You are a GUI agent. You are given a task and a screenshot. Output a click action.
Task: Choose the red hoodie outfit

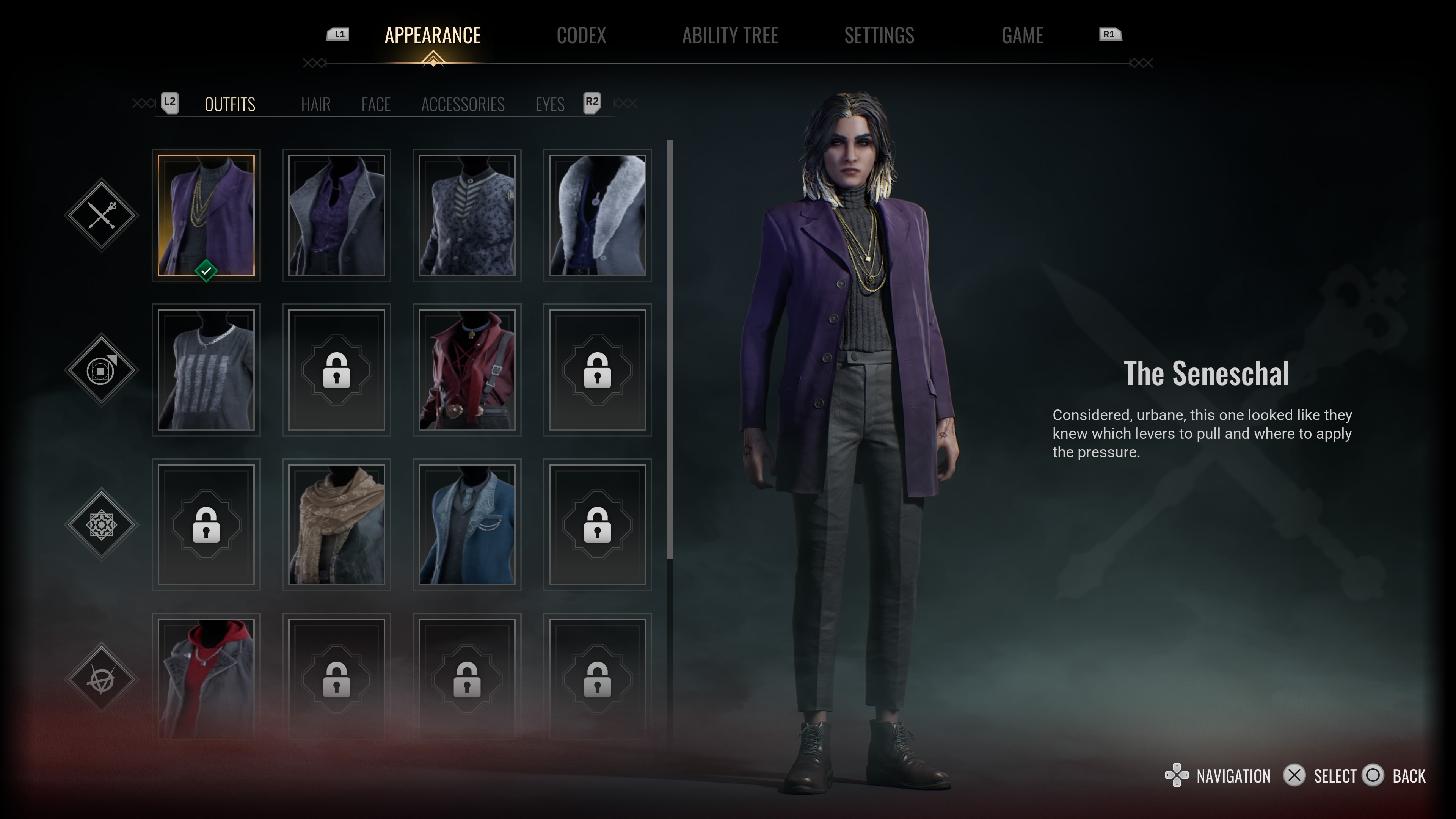click(x=206, y=678)
